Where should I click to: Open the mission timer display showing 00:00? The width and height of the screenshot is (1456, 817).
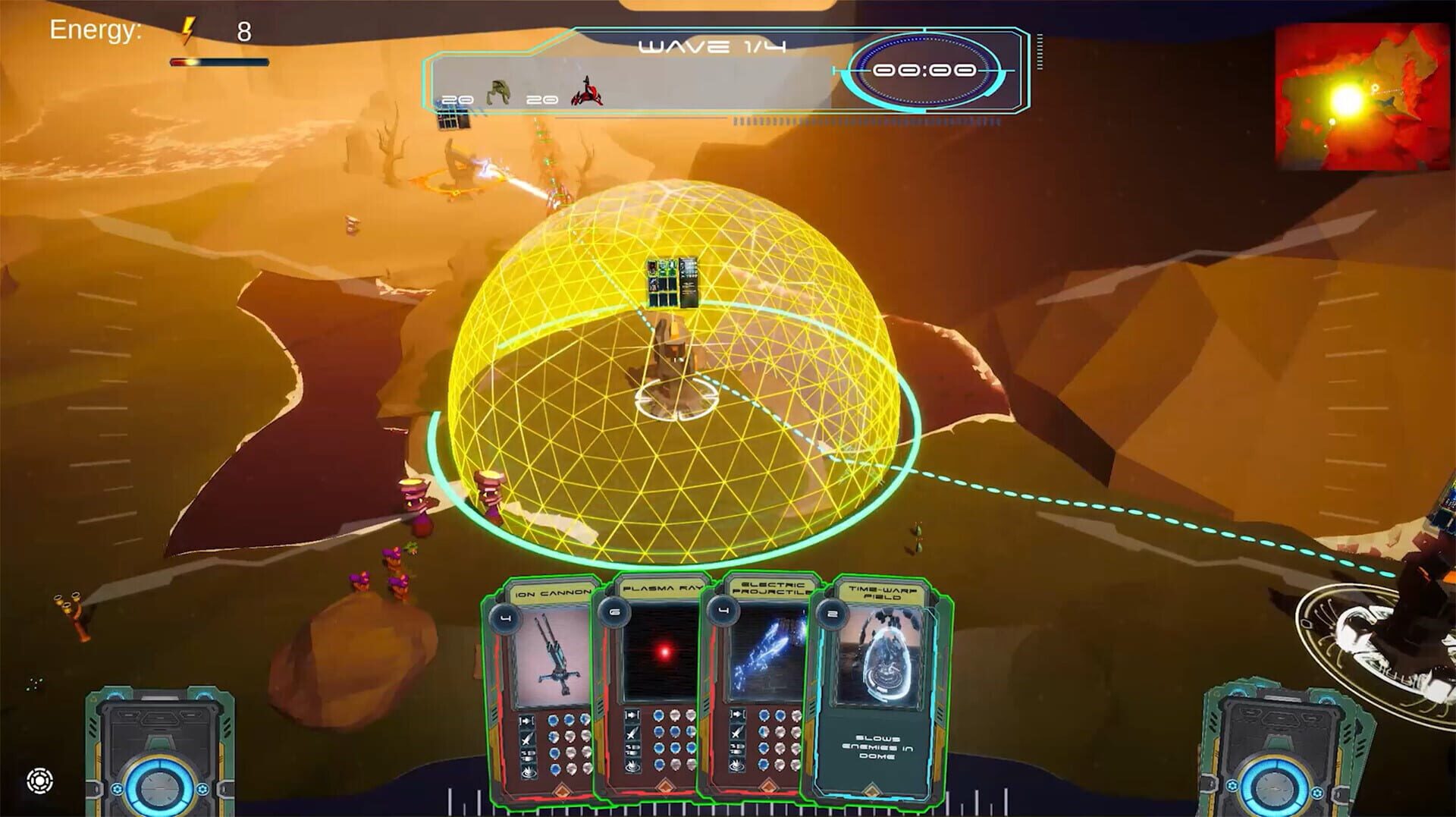(x=927, y=71)
